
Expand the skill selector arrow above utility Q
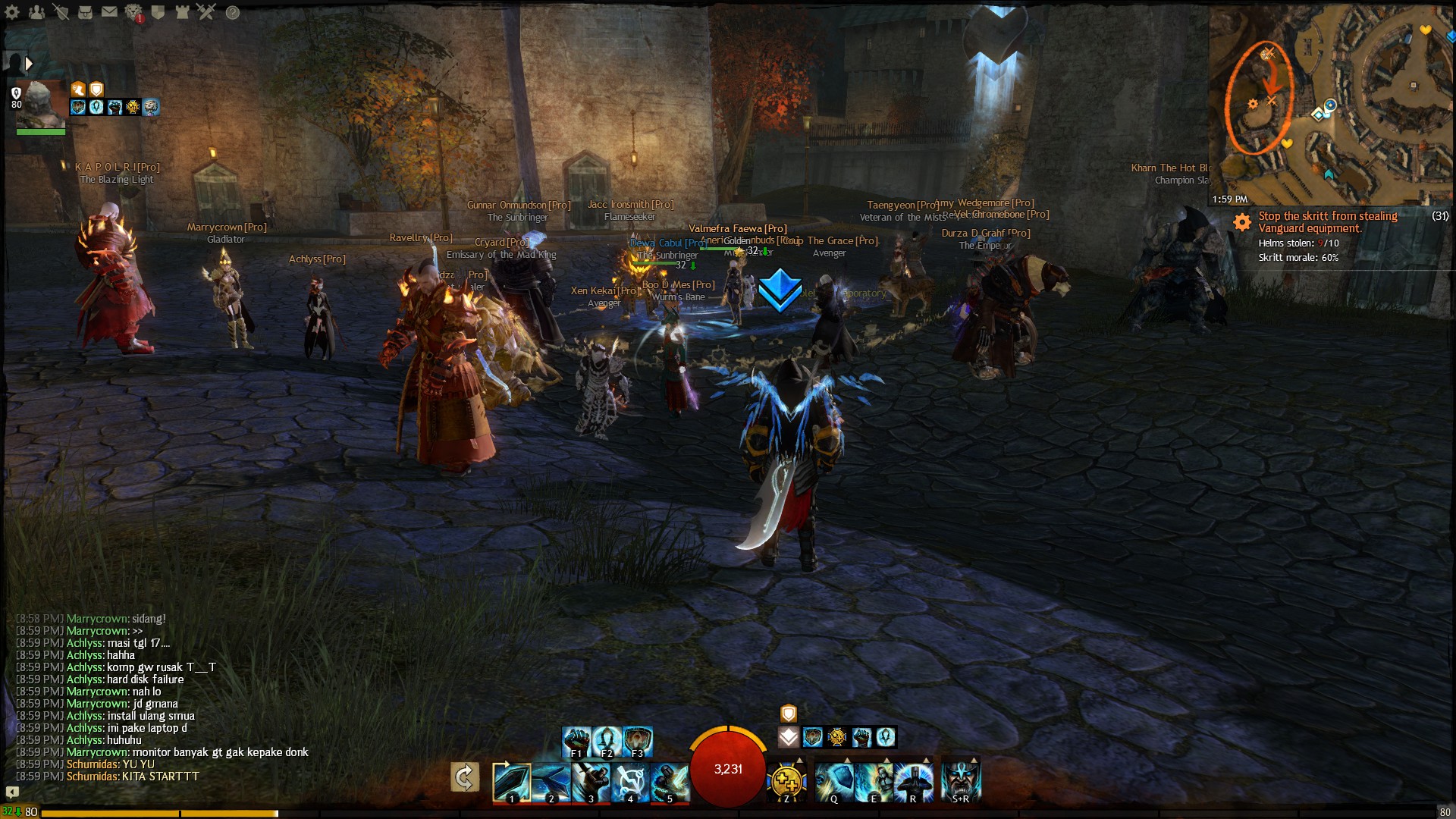click(x=847, y=759)
